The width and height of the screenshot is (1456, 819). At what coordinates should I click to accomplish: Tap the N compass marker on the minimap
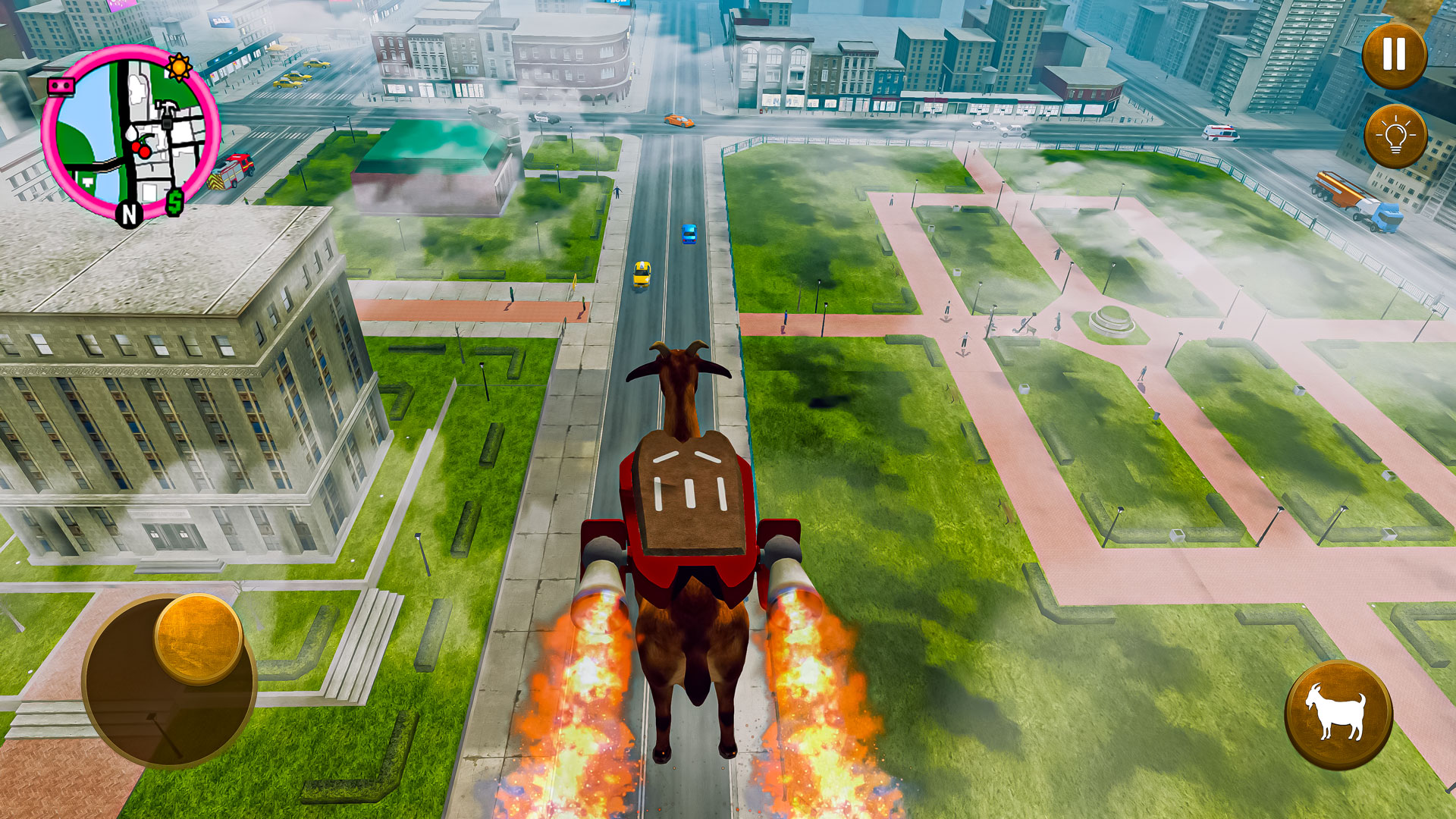[x=128, y=212]
